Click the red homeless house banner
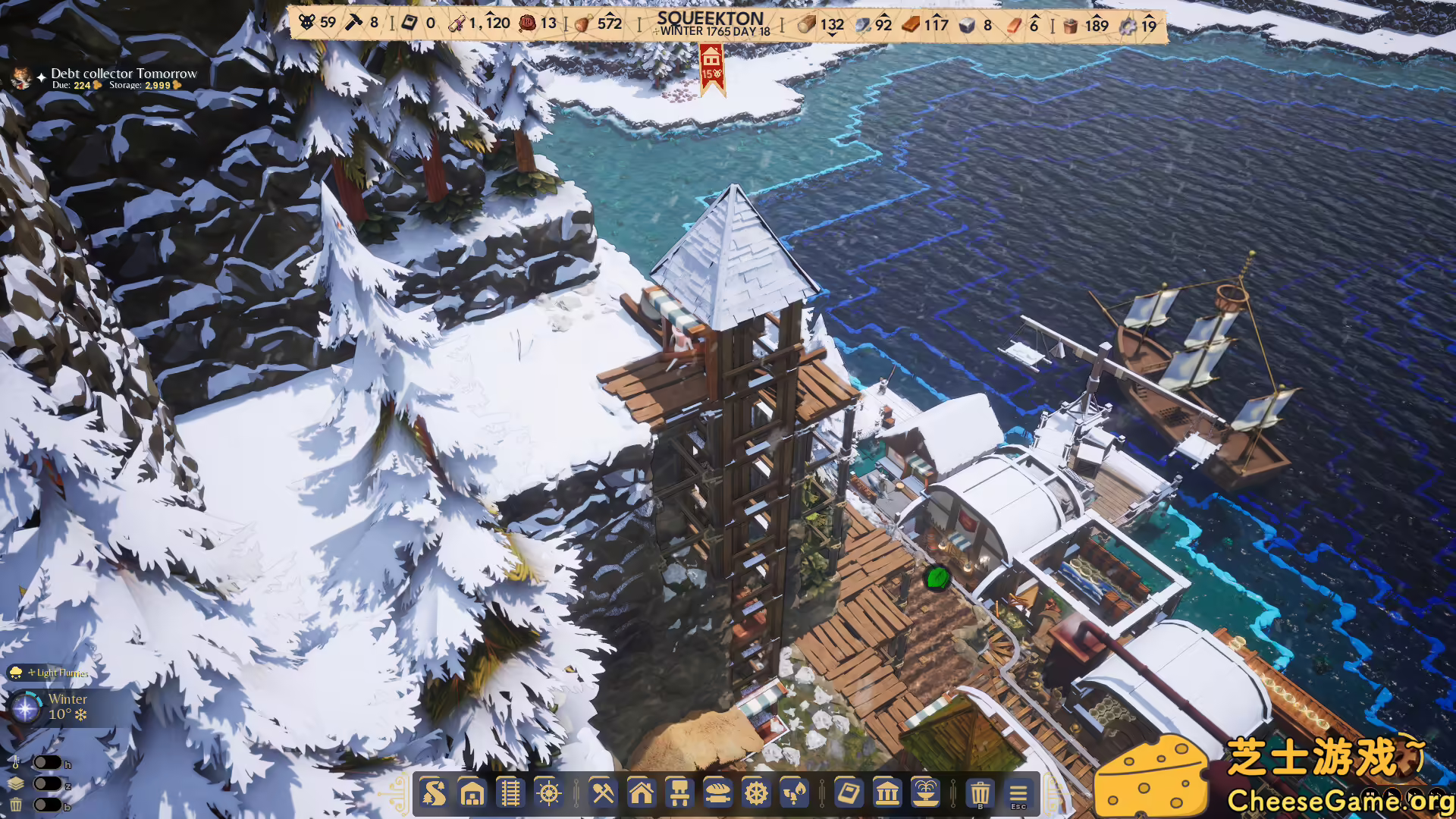The width and height of the screenshot is (1456, 819). (x=711, y=70)
